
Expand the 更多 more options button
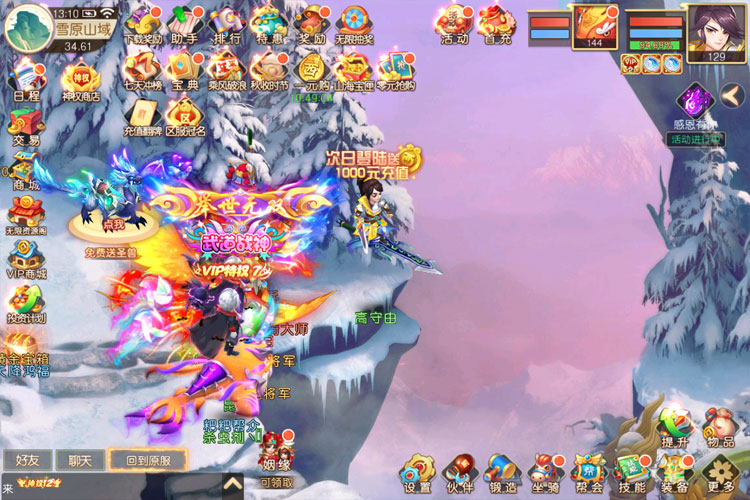tap(718, 471)
